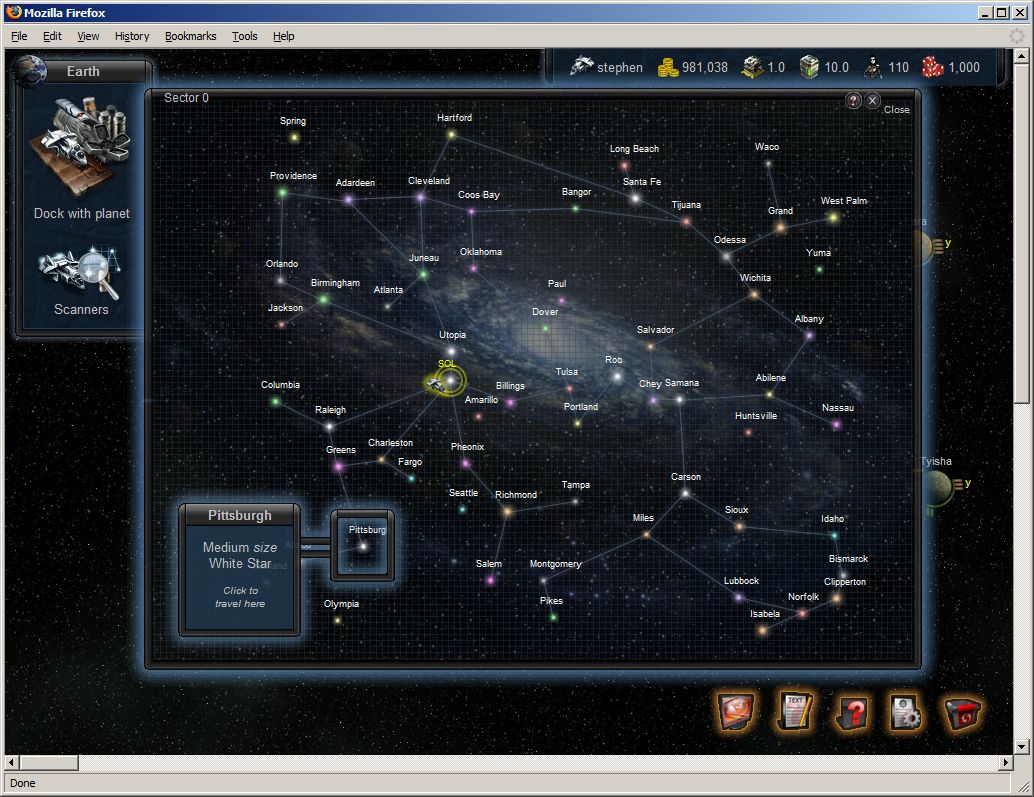Open the monitor screen icon in bottom bar
1034x797 pixels.
(x=736, y=711)
